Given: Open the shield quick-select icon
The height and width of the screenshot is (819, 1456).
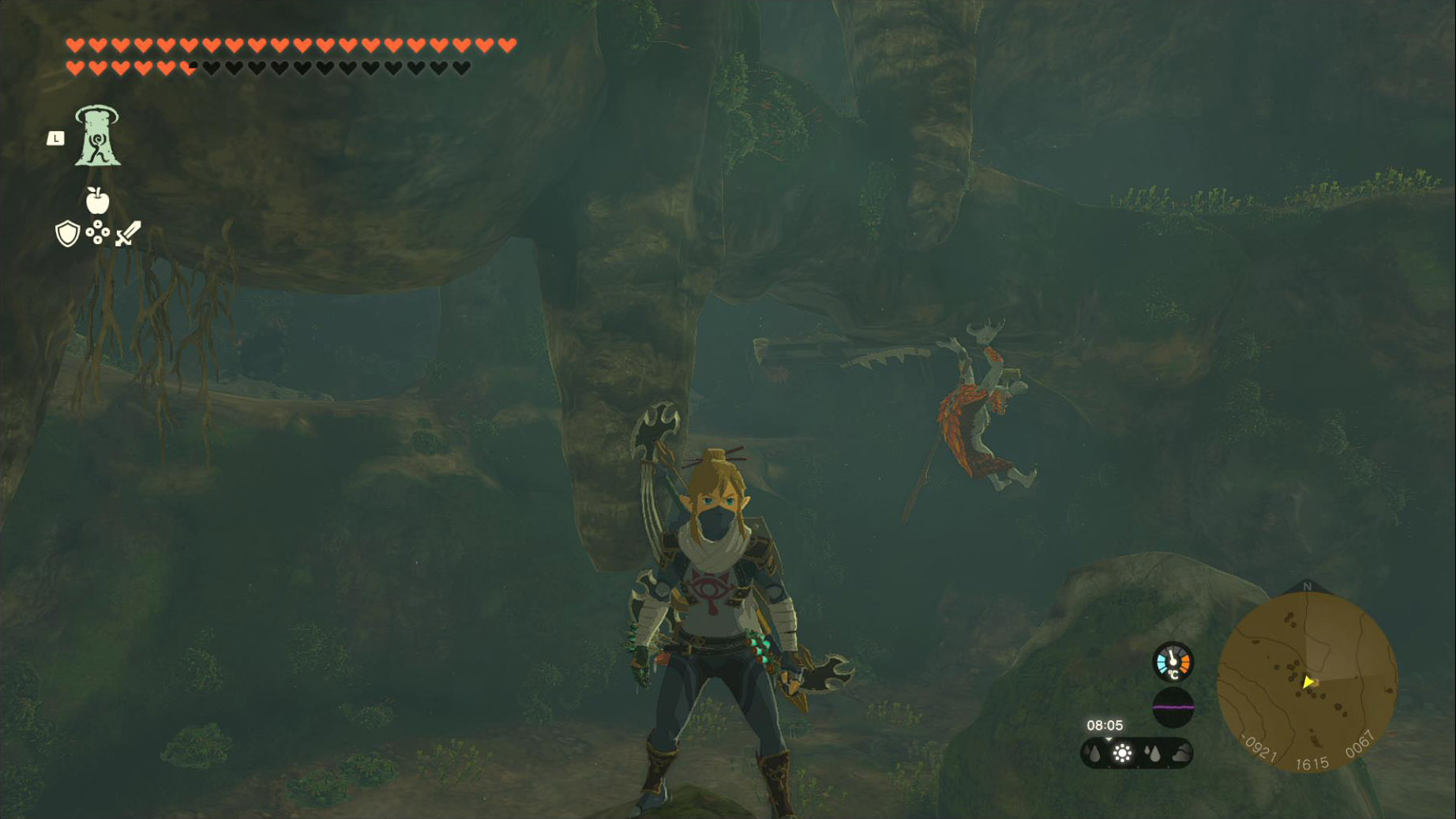Looking at the screenshot, I should point(68,234).
